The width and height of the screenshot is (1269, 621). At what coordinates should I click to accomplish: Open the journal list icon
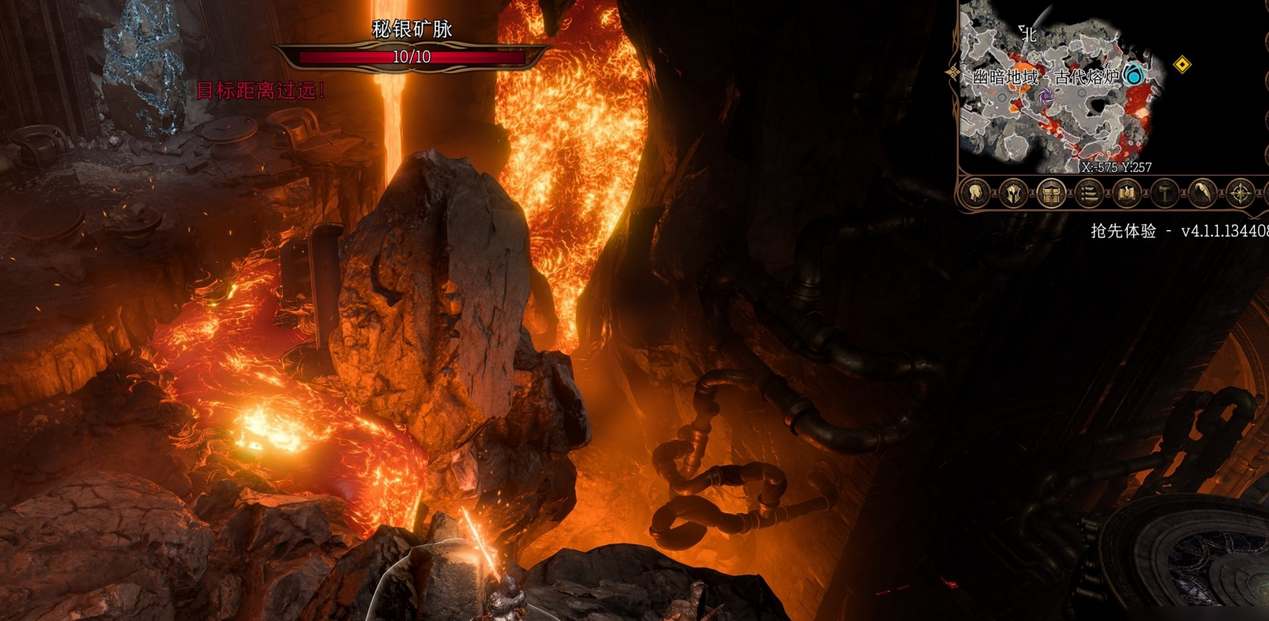click(x=1088, y=192)
